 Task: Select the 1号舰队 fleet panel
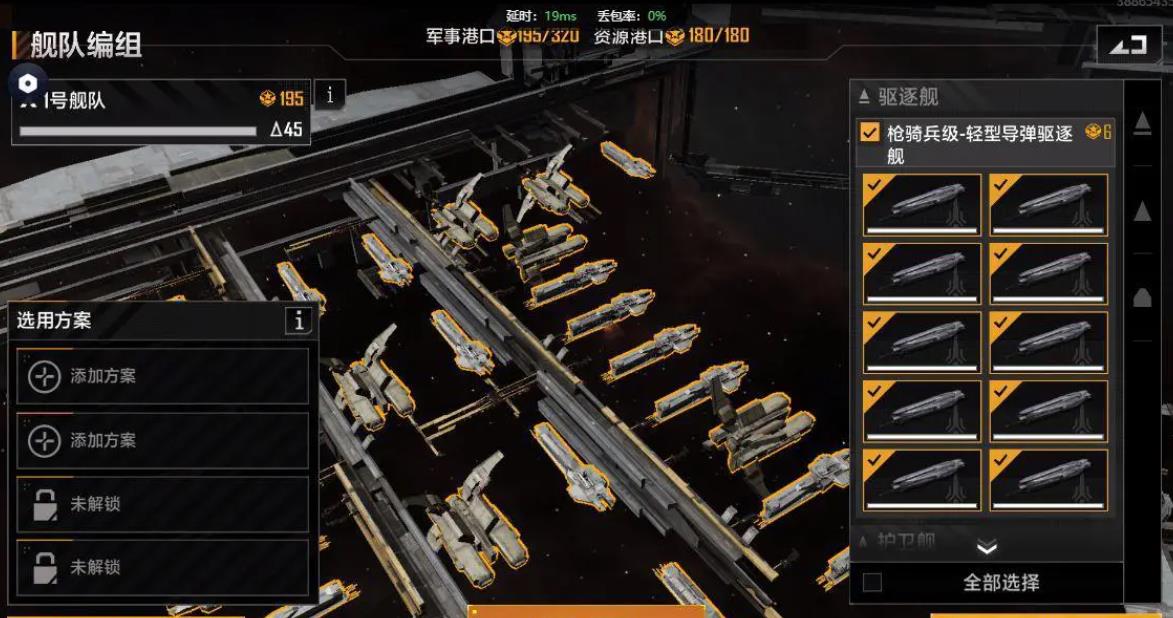pyautogui.click(x=160, y=113)
